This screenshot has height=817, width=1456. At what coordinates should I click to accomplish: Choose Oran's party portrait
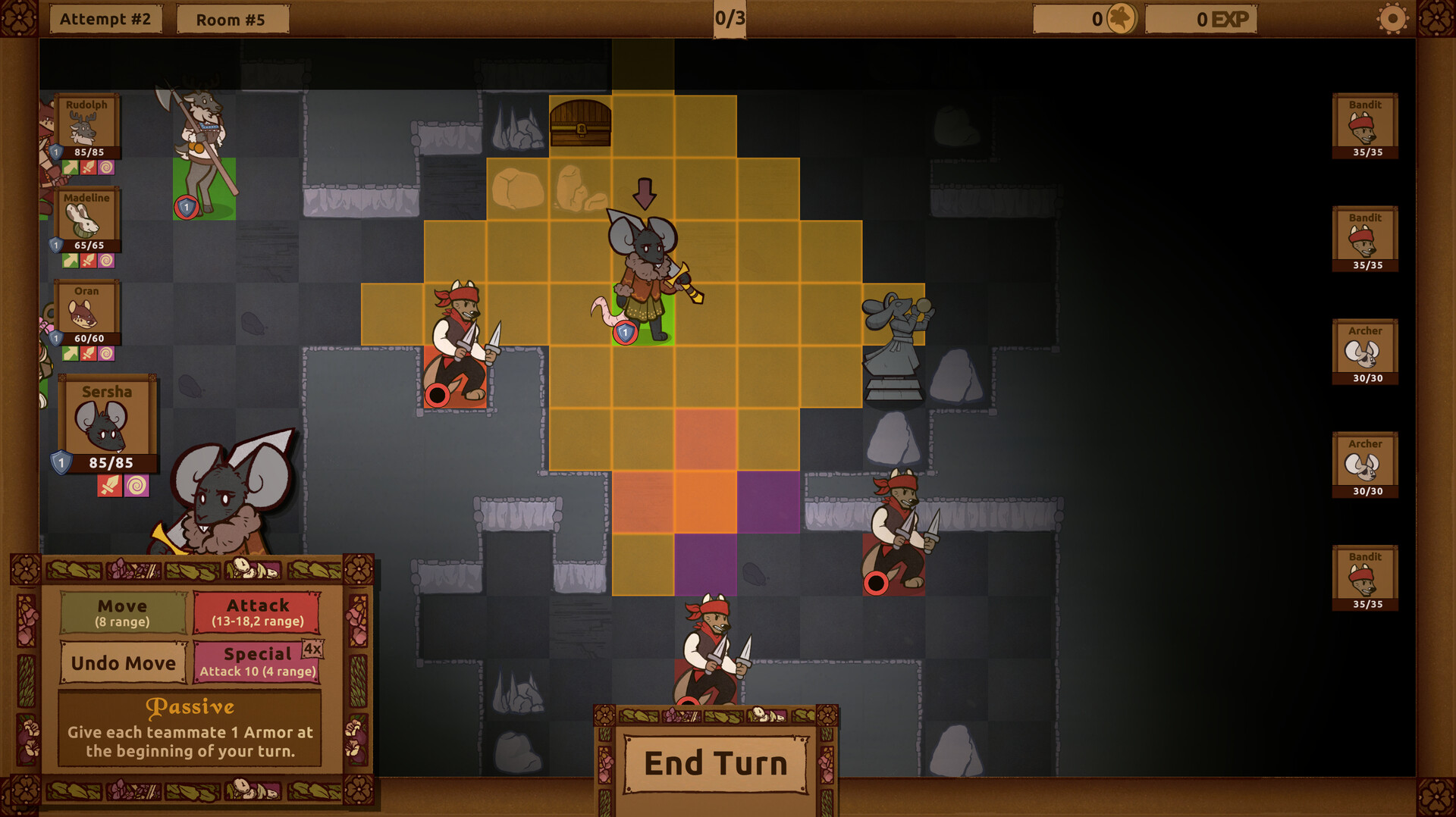86,311
